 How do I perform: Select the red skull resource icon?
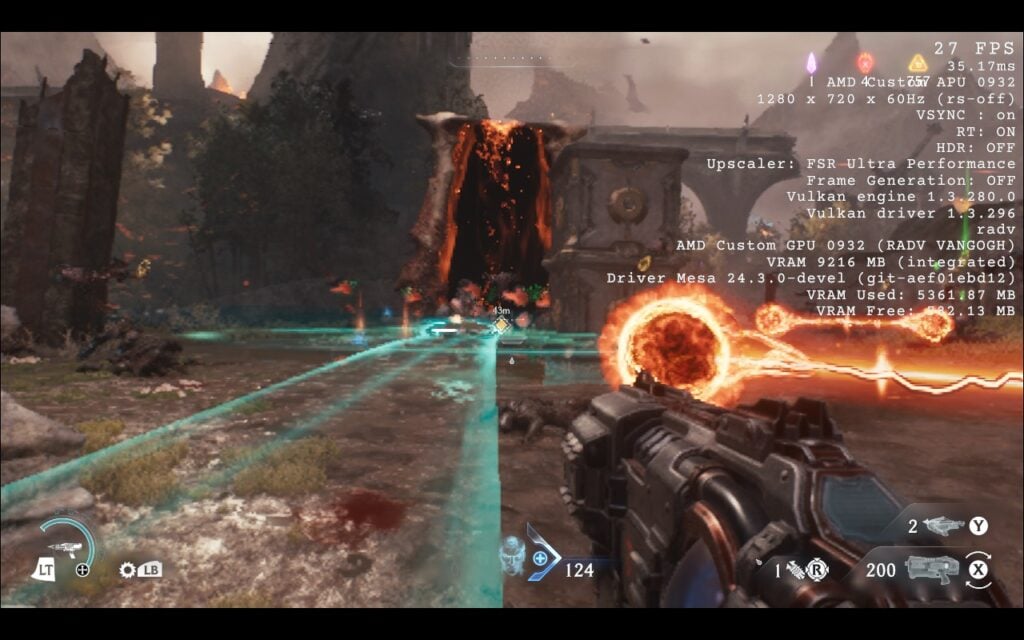pyautogui.click(x=864, y=63)
